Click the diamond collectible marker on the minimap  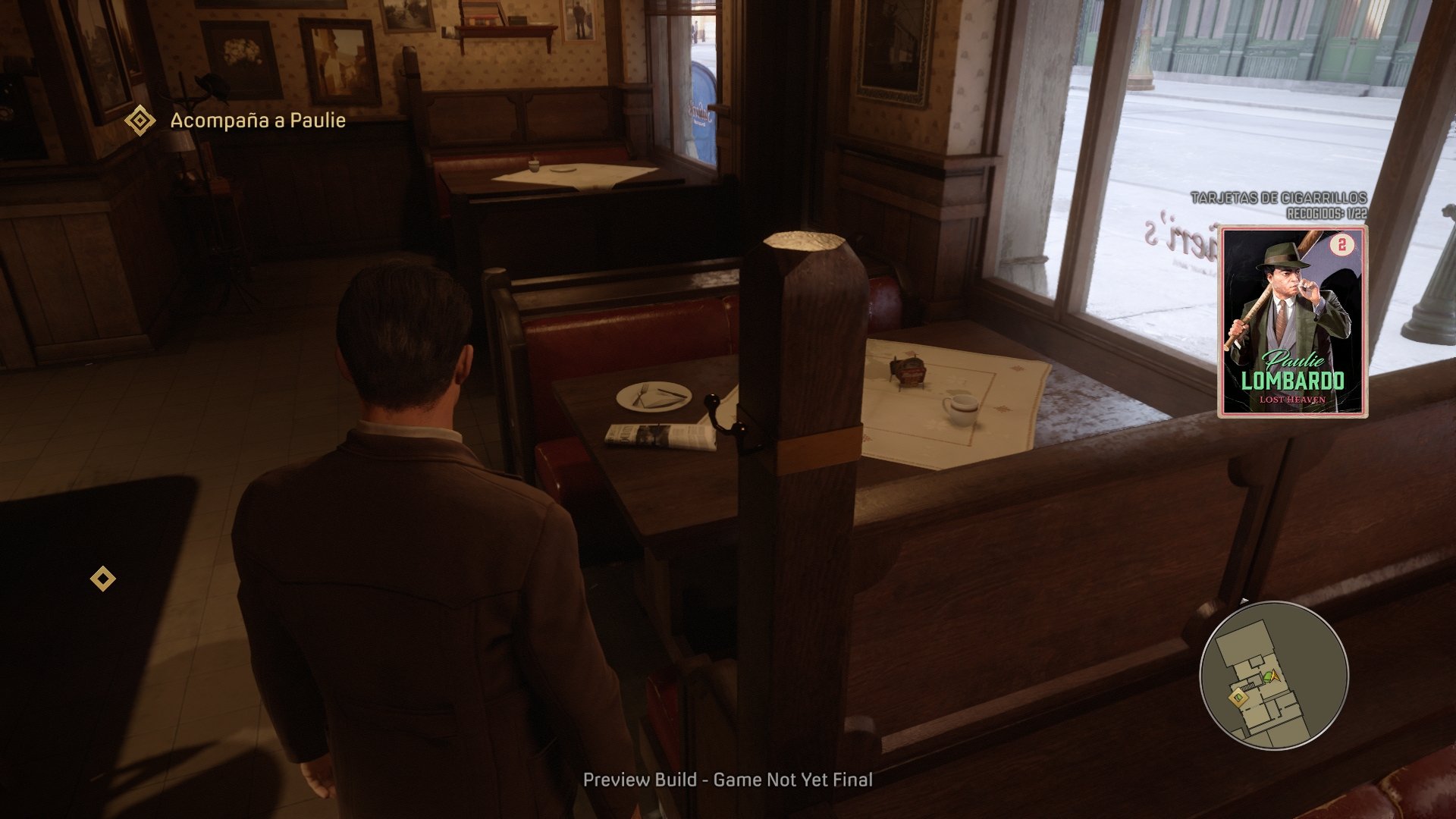[x=1238, y=697]
